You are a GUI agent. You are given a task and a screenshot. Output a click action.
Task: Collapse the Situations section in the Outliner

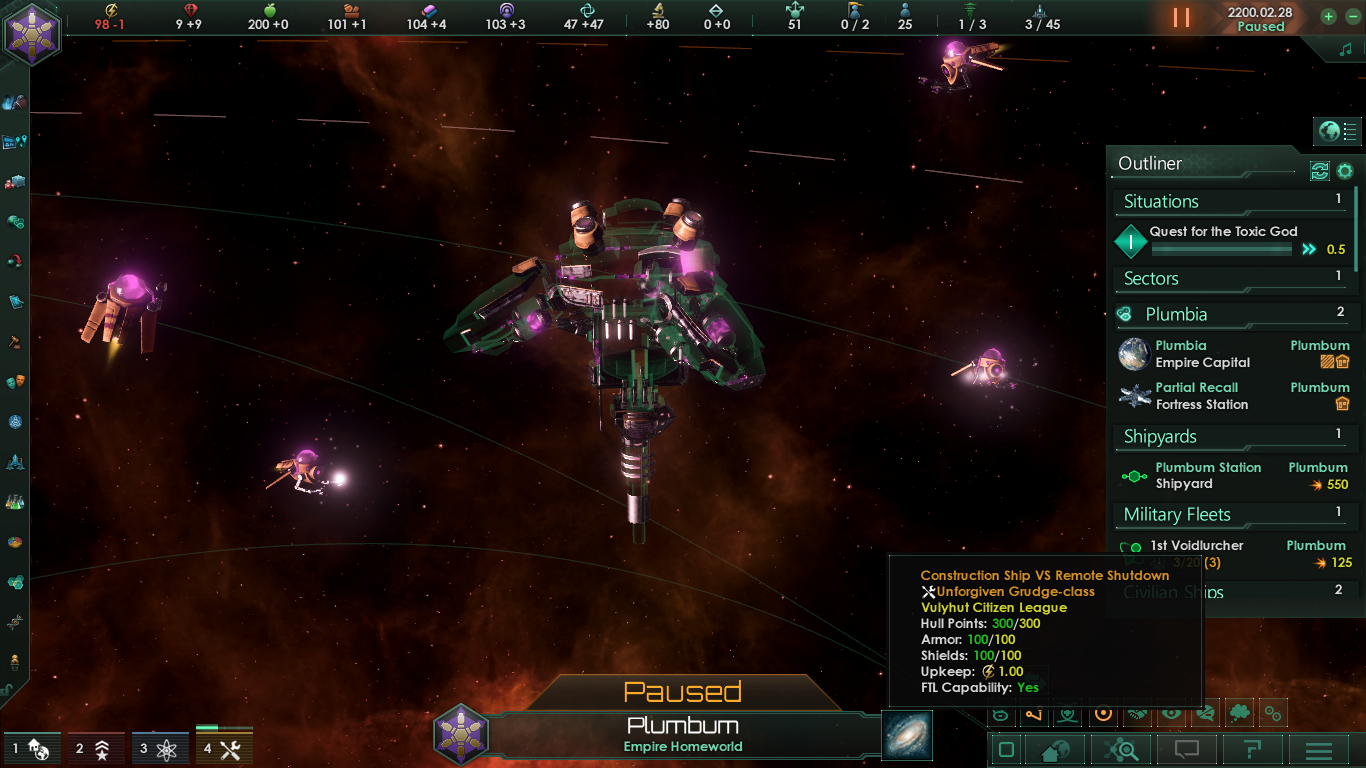tap(1230, 201)
